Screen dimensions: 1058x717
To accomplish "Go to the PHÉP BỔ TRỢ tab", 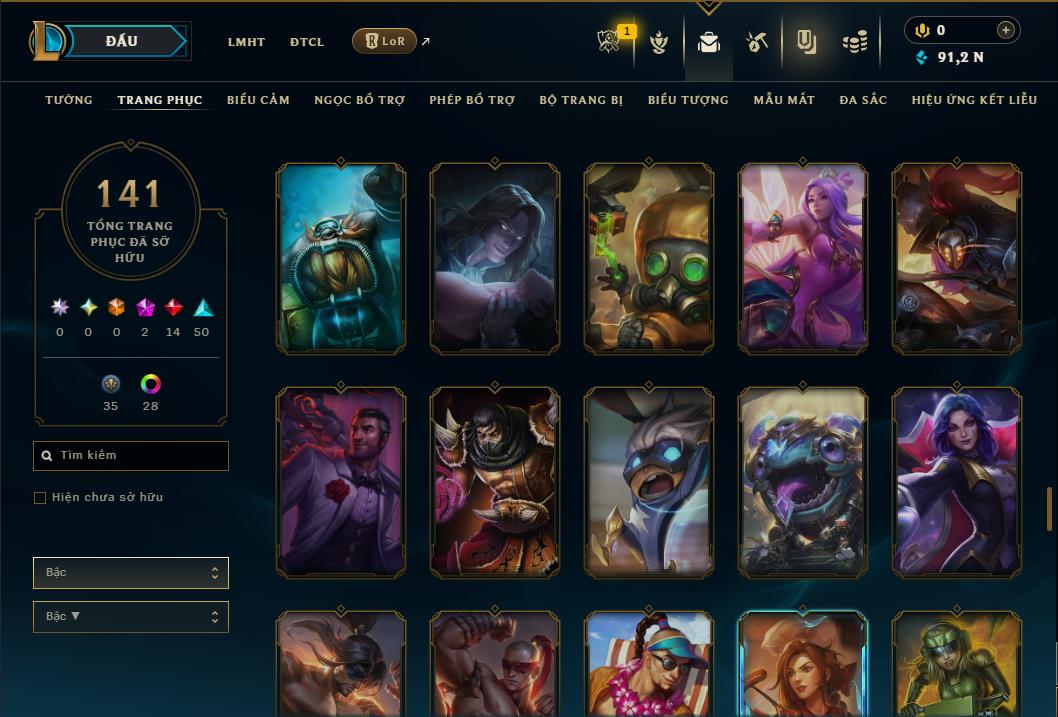I will point(472,100).
